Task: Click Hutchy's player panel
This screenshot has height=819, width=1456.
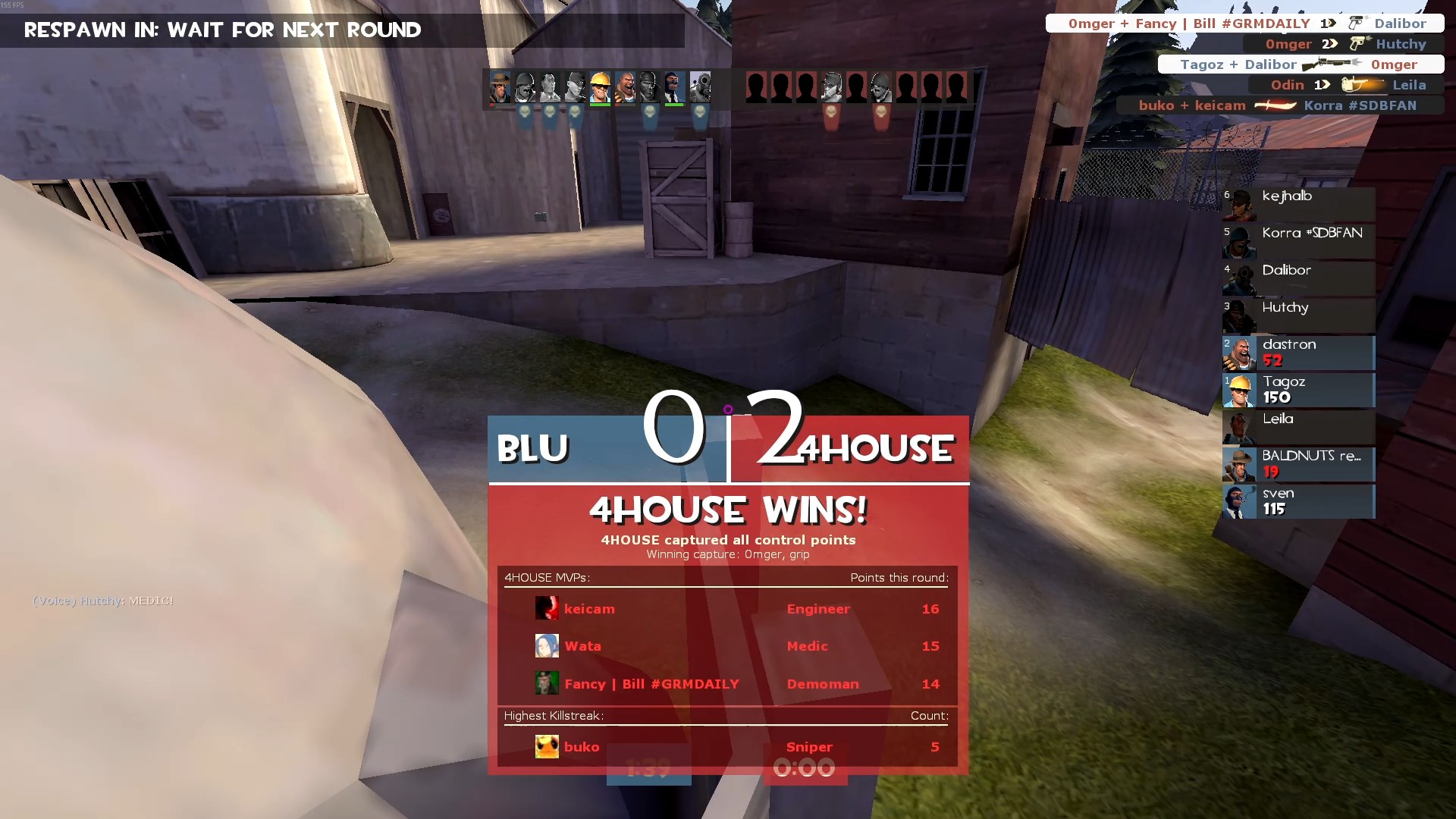Action: tap(1298, 316)
